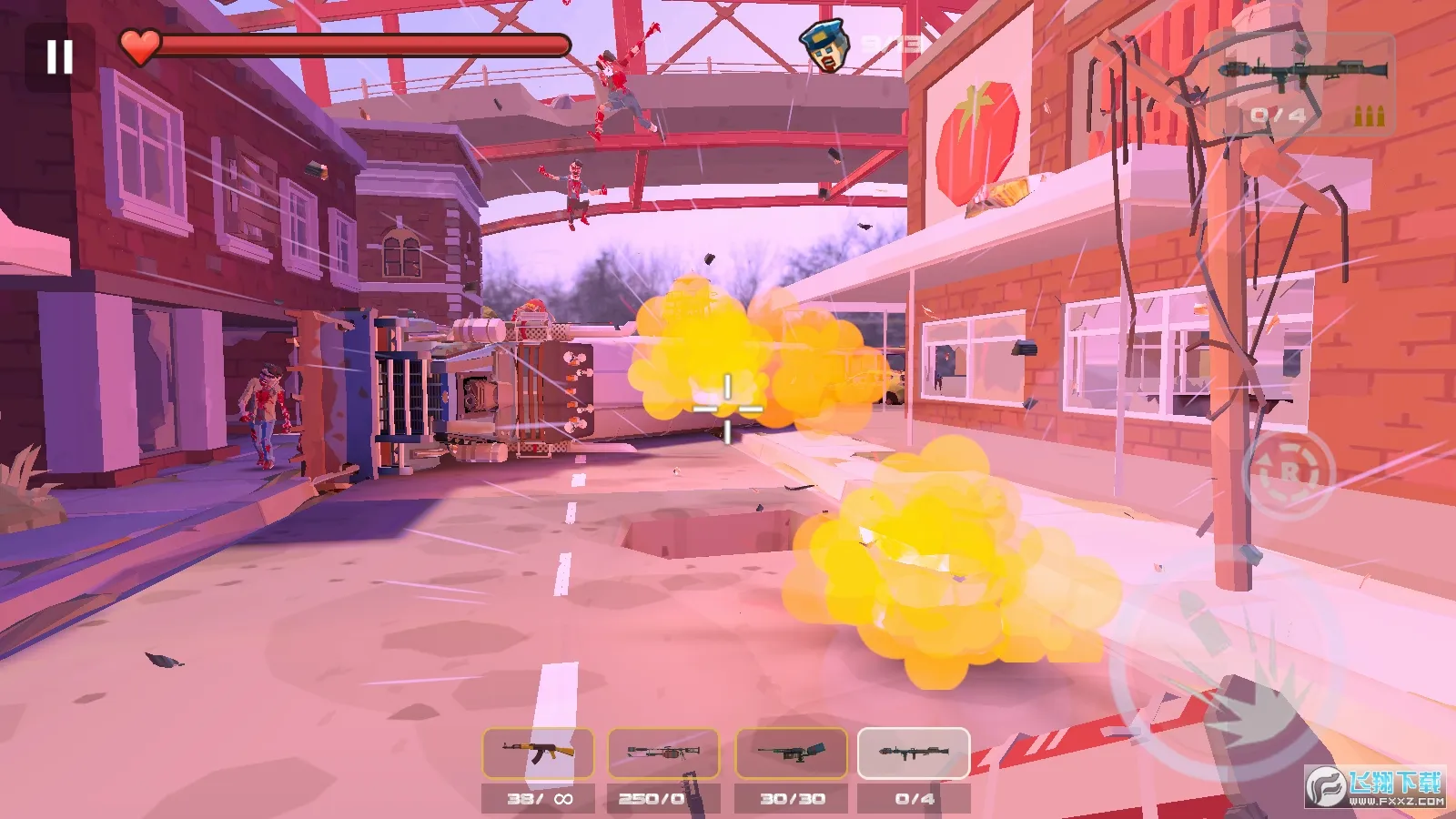Screen dimensions: 1456x819
Task: Select the AK-47 rifle weapon slot
Action: click(538, 753)
